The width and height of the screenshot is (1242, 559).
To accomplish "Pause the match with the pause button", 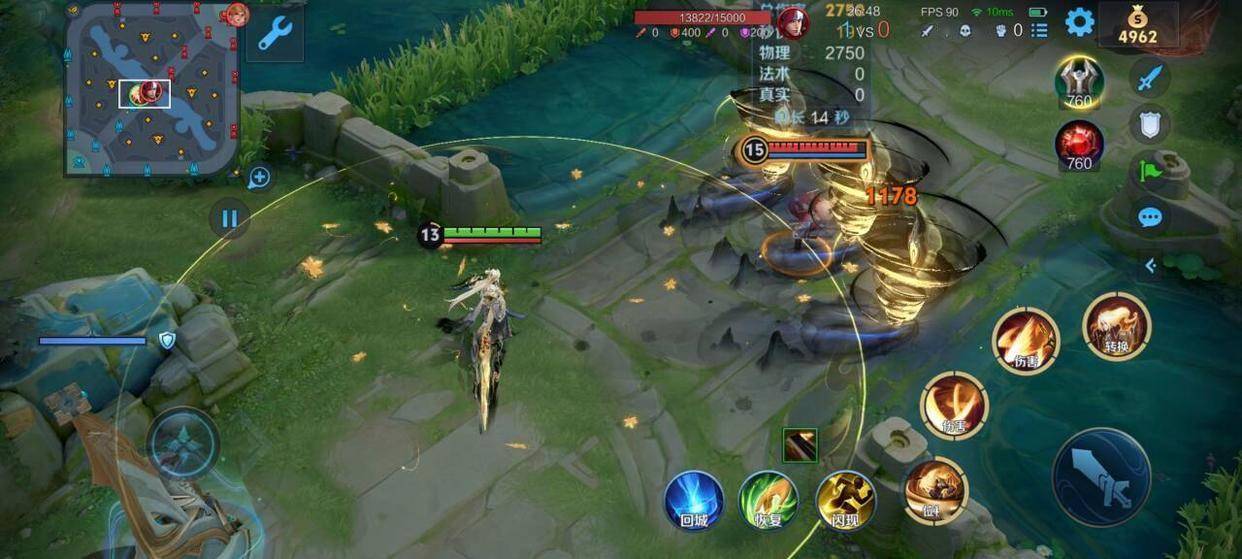I will (x=229, y=218).
